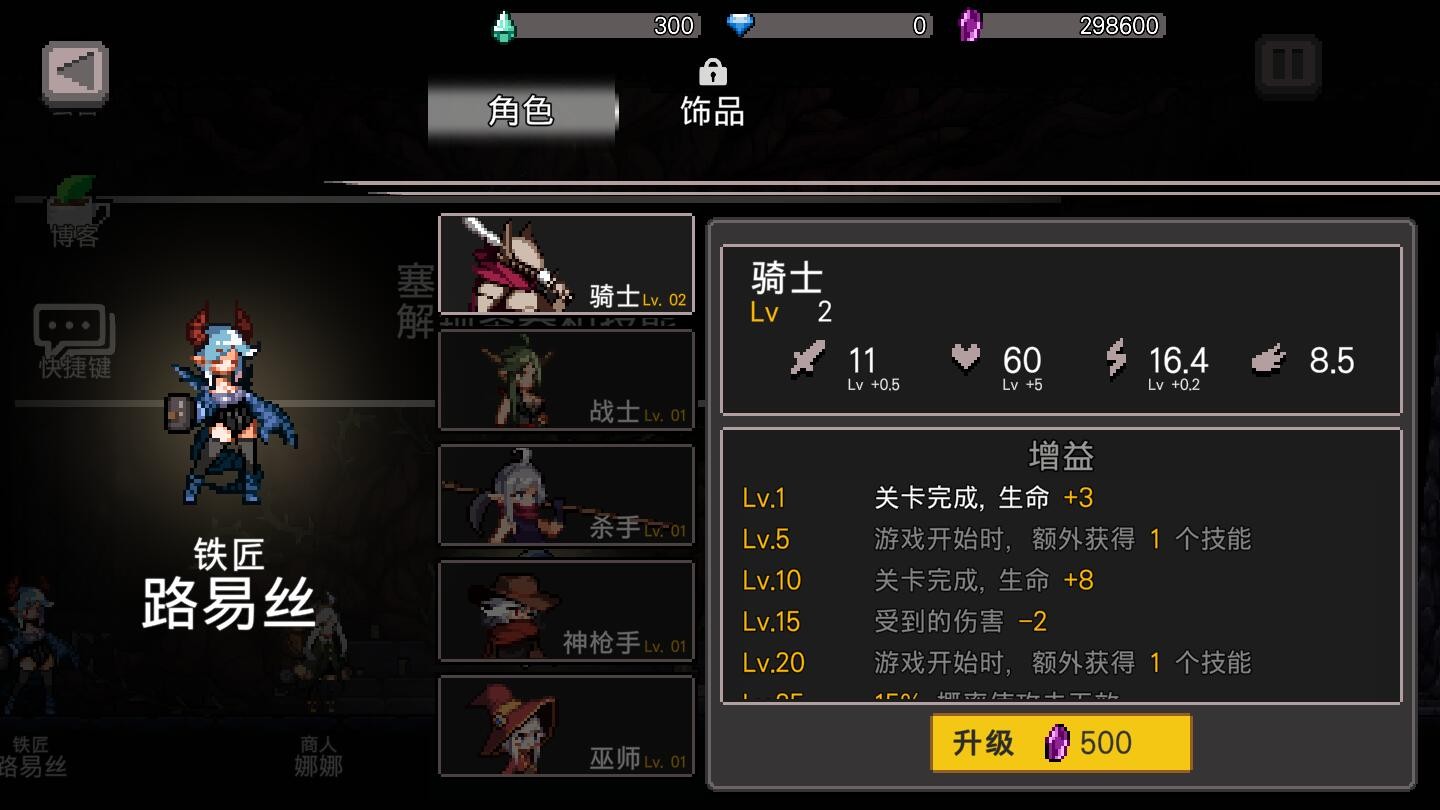The width and height of the screenshot is (1440, 810).
Task: Click the lock icon above 饰品 tab
Action: pyautogui.click(x=711, y=72)
